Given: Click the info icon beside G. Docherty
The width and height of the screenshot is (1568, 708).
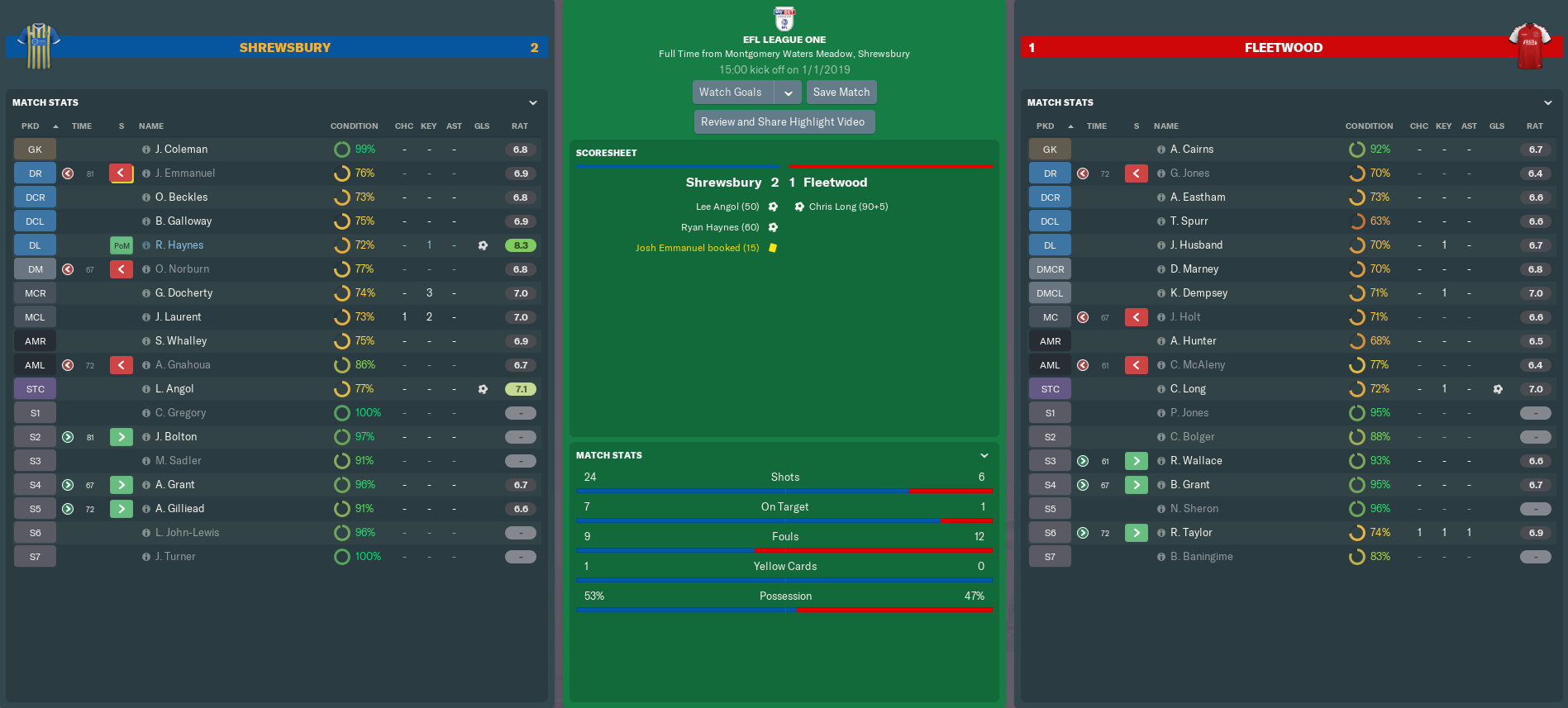Looking at the screenshot, I should click(x=146, y=293).
